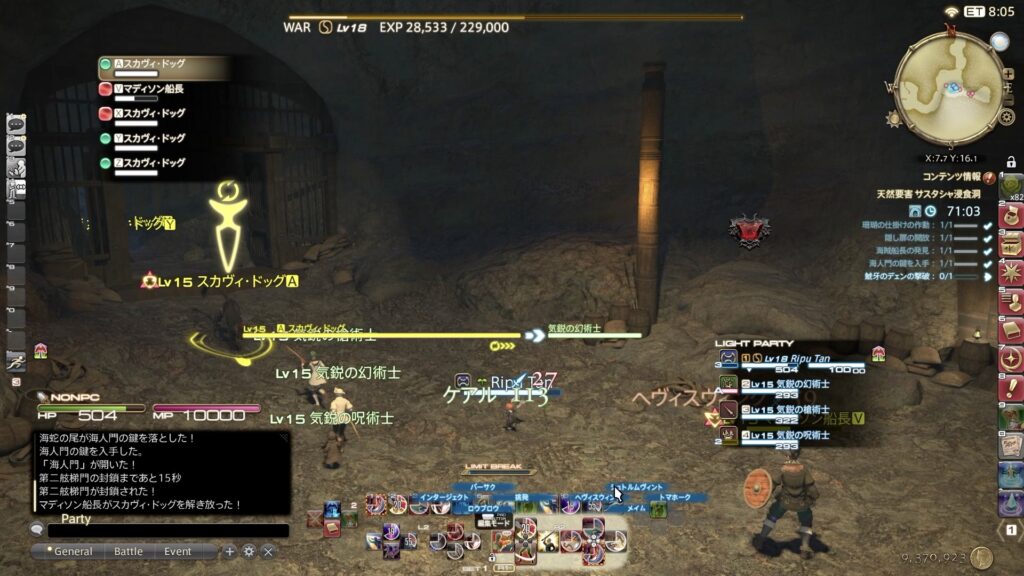The width and height of the screenshot is (1024, 576).
Task: Select マディソン船長 in the enemy list
Action: pos(153,89)
